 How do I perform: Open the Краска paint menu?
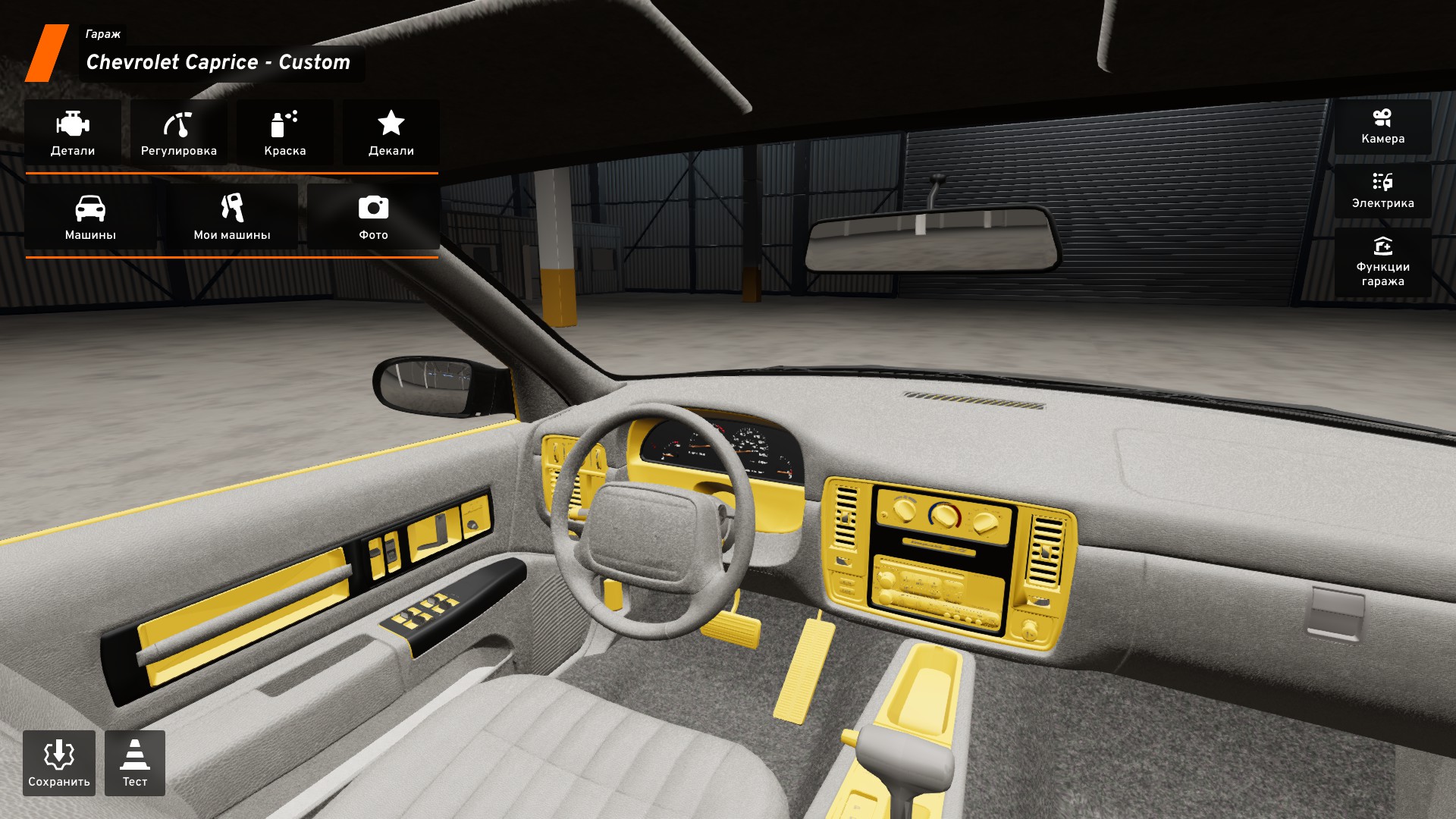(x=285, y=133)
